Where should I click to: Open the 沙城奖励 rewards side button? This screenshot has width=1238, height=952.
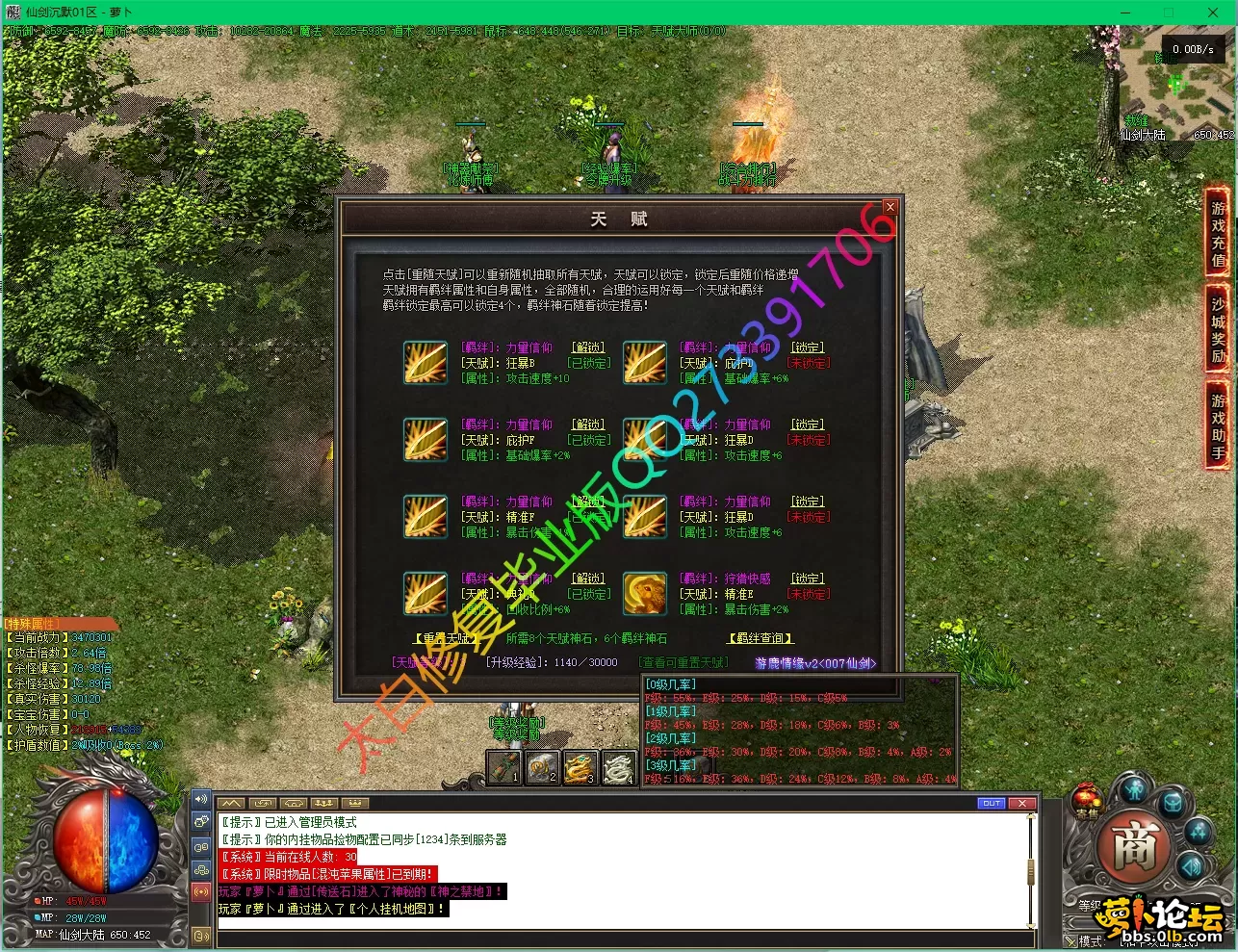(1218, 329)
